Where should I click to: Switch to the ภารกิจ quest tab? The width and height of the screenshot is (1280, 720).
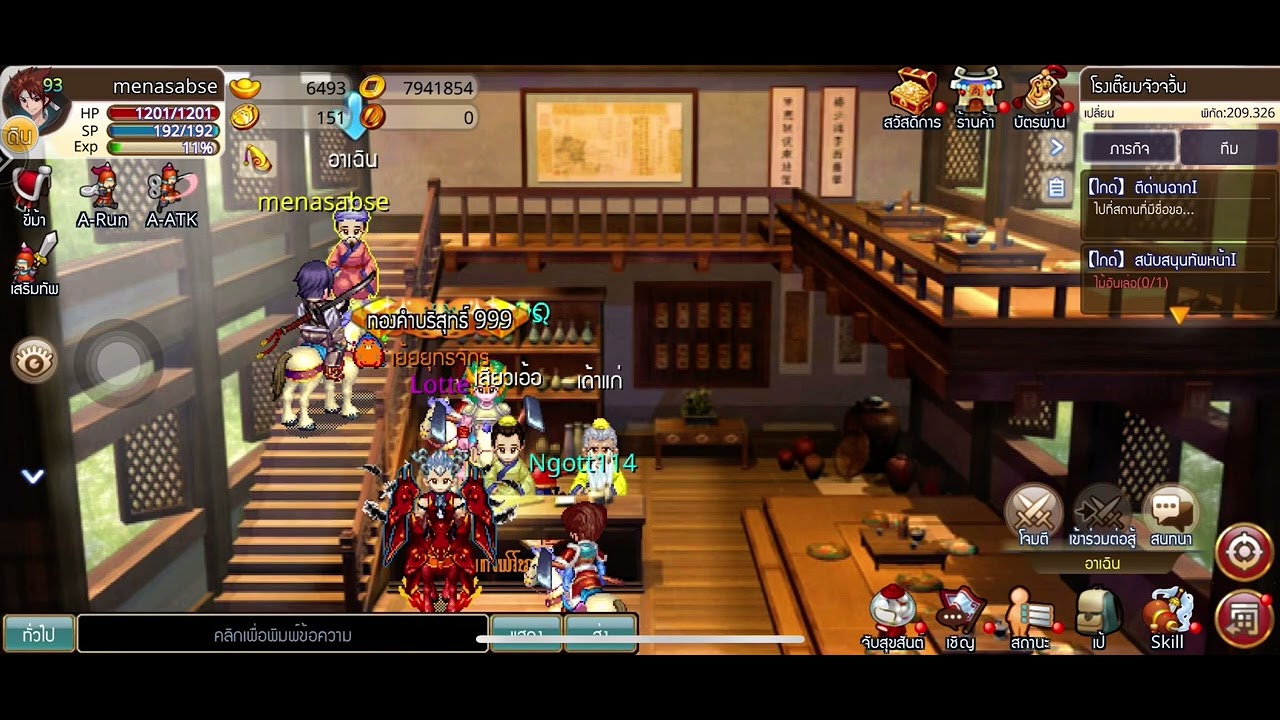point(1129,148)
